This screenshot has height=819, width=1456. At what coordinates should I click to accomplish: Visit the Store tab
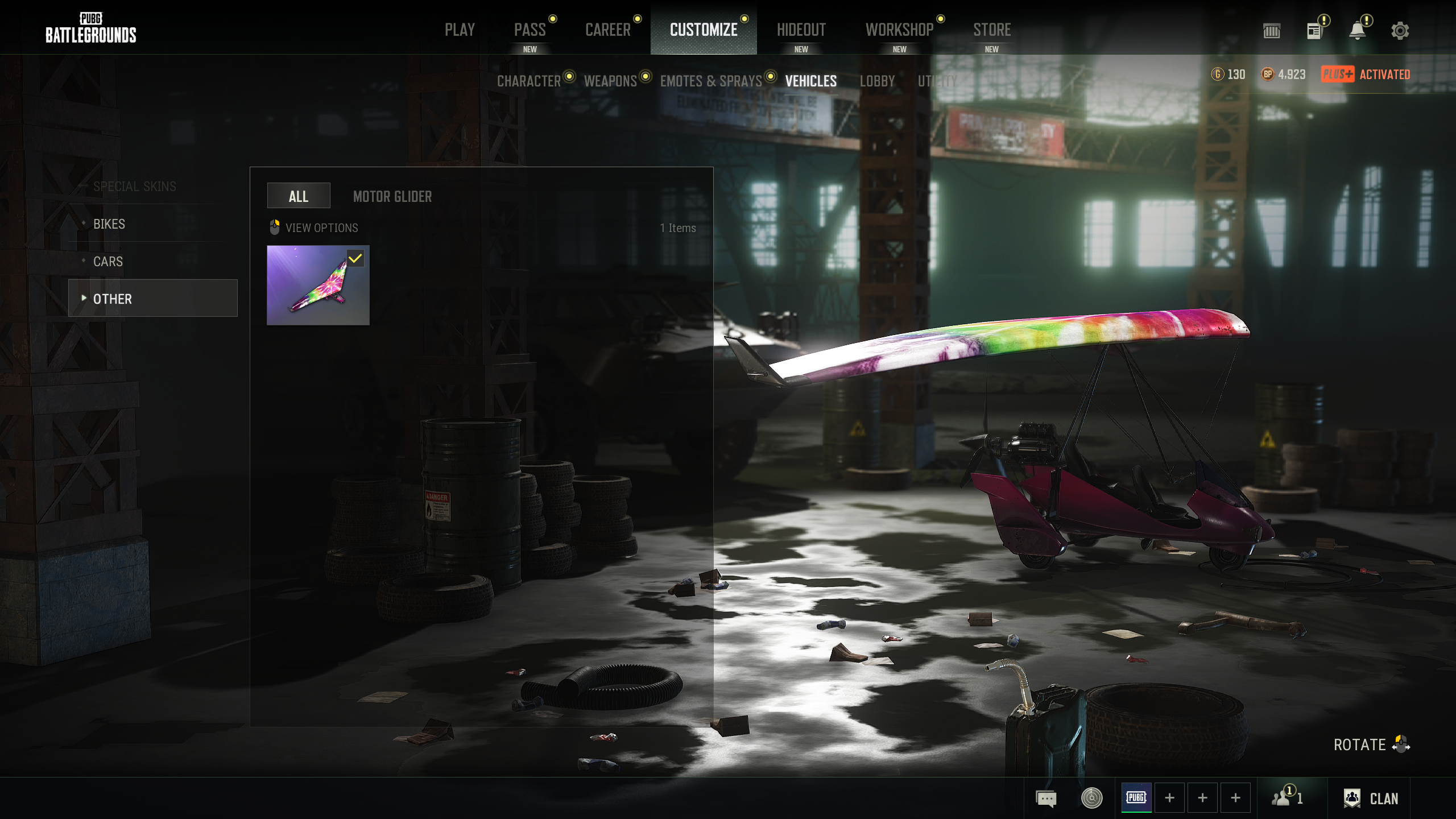991,30
